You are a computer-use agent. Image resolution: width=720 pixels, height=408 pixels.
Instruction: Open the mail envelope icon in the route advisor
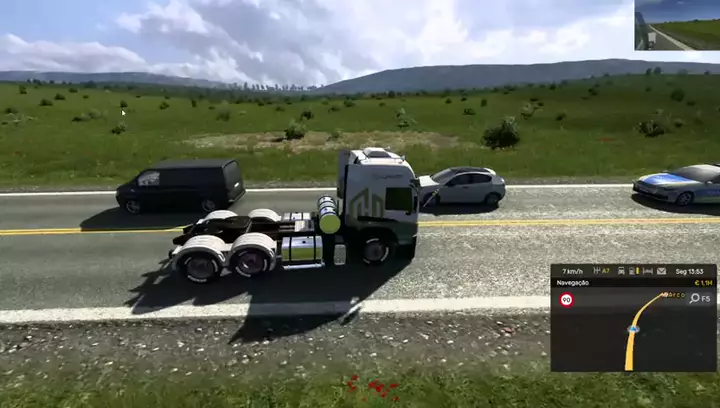coord(660,271)
